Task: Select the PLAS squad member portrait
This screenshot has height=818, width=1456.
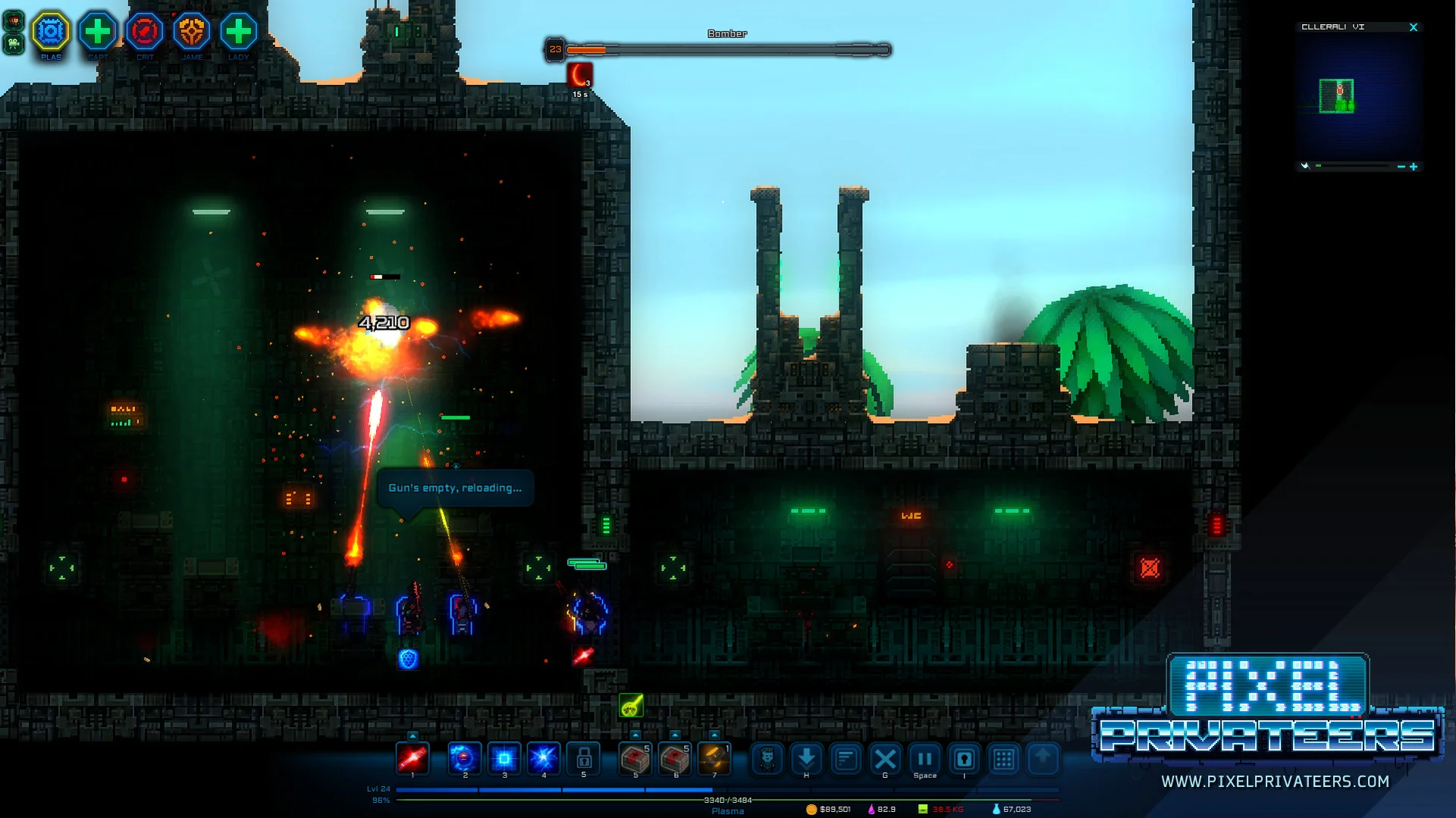Action: [51, 32]
